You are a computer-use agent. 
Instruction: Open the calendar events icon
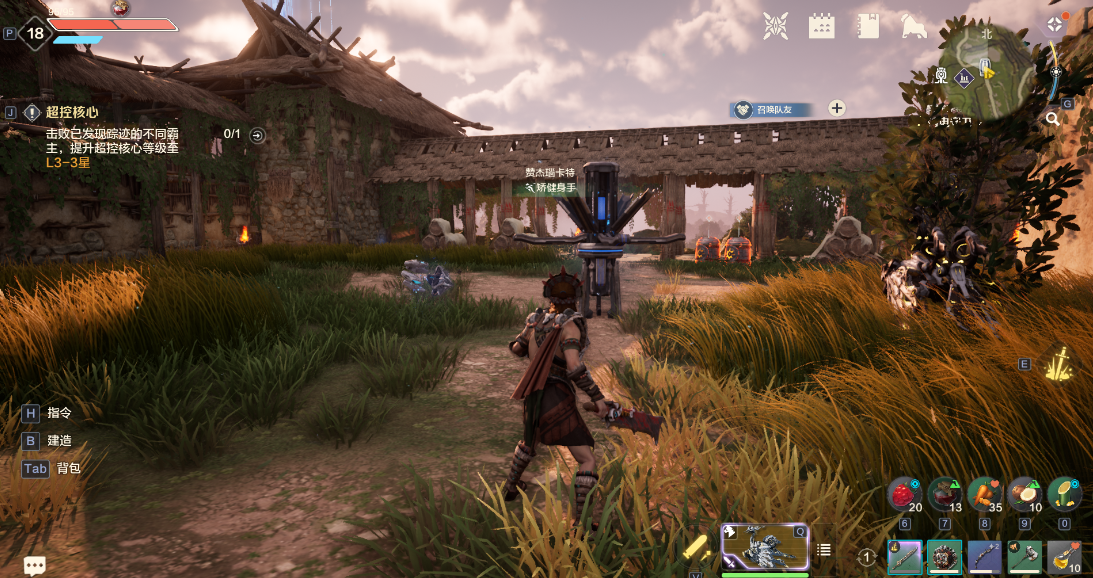point(821,26)
